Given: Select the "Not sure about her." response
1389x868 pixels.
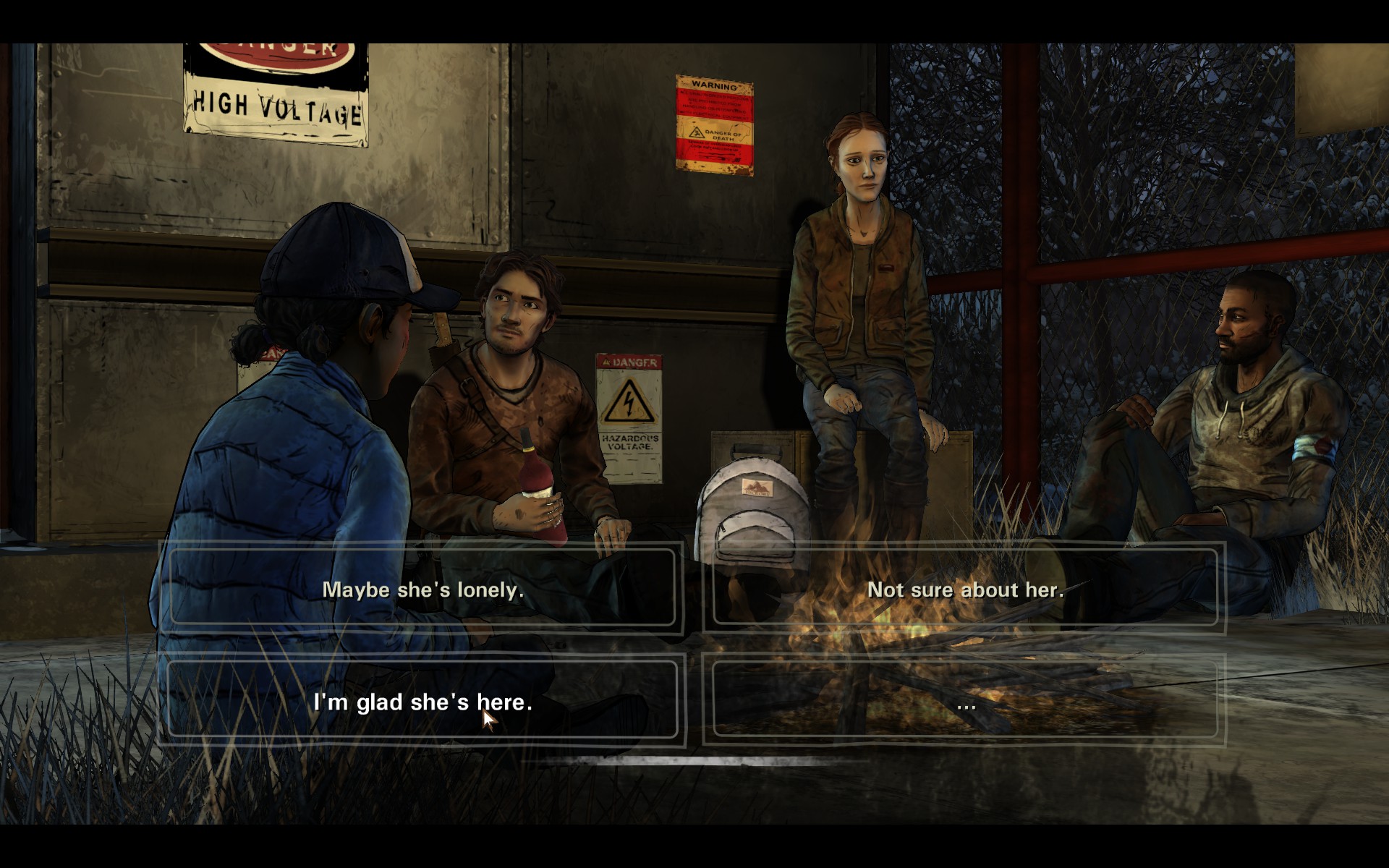Looking at the screenshot, I should tap(965, 590).
